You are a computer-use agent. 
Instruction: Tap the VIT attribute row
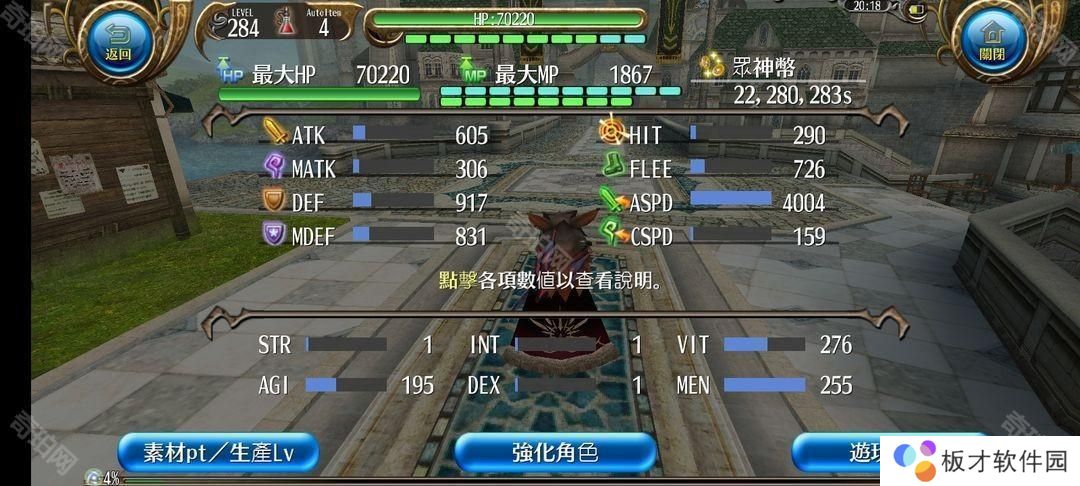coord(764,345)
